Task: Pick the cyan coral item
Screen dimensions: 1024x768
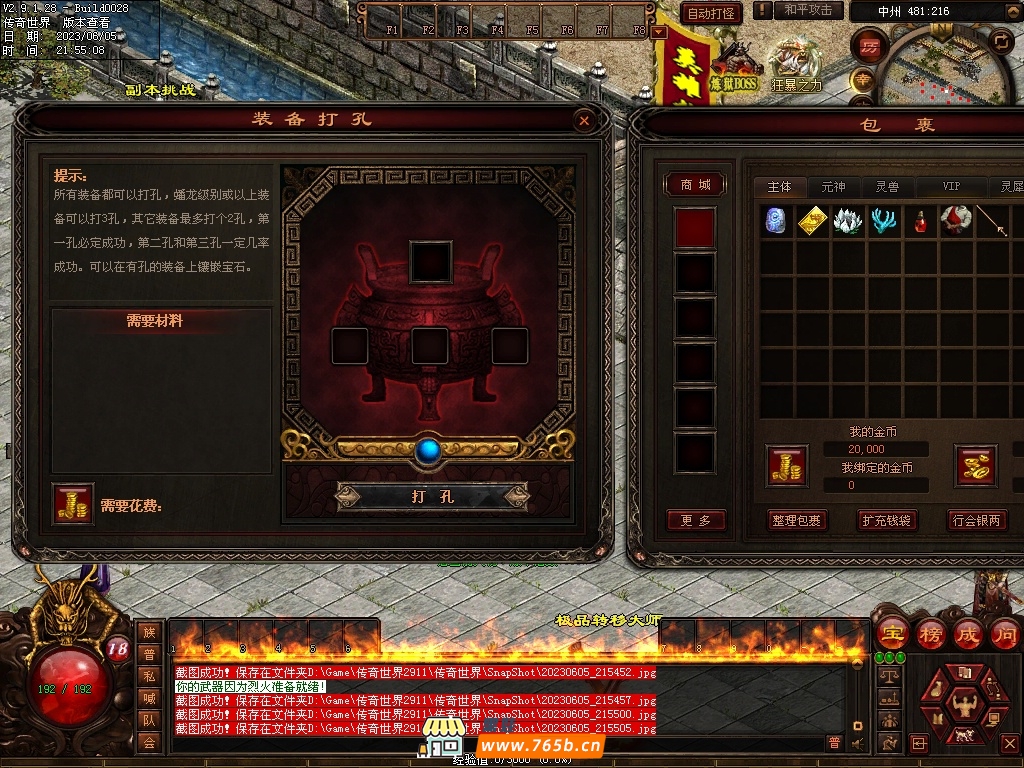Action: pyautogui.click(x=883, y=222)
